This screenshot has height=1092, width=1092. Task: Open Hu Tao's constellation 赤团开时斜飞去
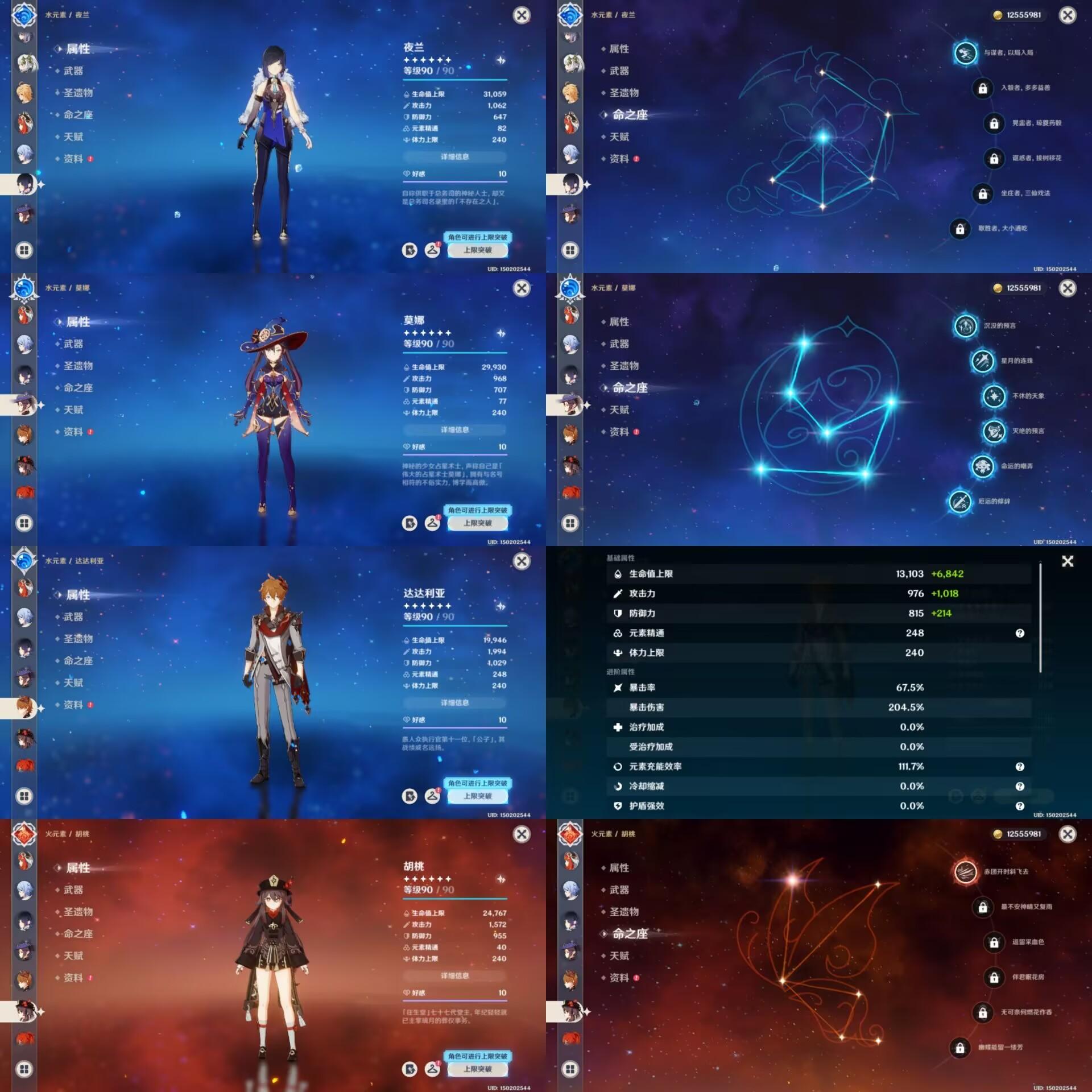pyautogui.click(x=965, y=872)
